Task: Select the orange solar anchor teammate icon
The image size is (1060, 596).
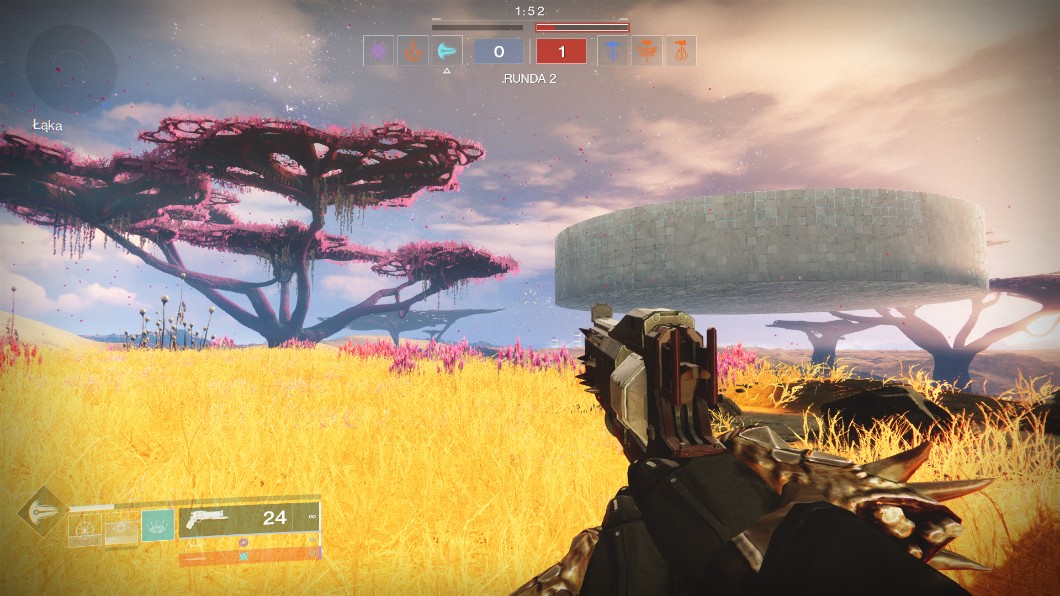Action: (x=413, y=51)
